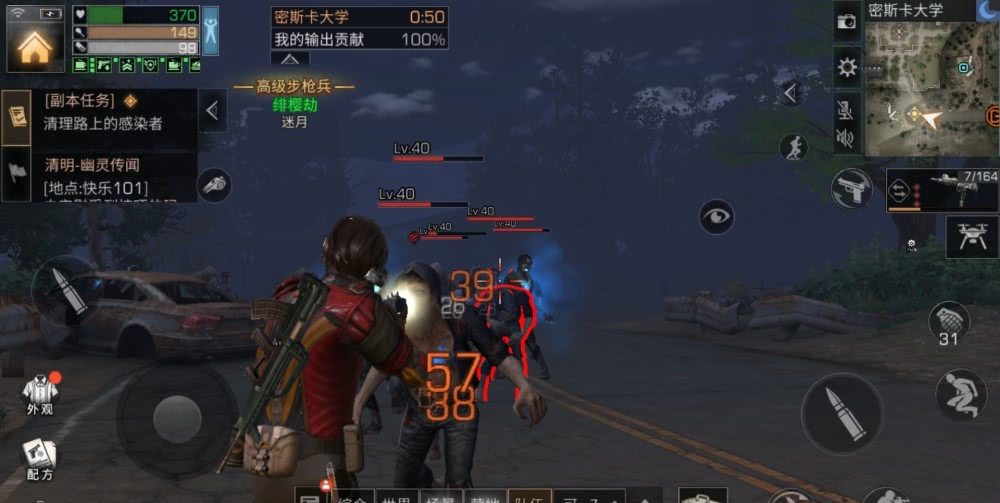
Task: Select the rifle weapon slot showing 7/164
Action: pos(942,190)
